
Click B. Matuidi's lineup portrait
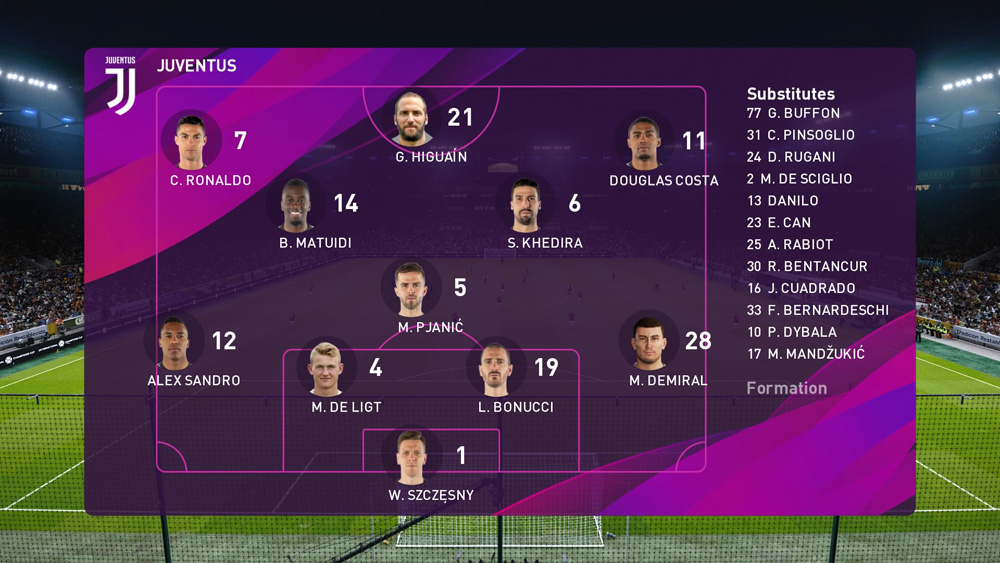[x=296, y=205]
